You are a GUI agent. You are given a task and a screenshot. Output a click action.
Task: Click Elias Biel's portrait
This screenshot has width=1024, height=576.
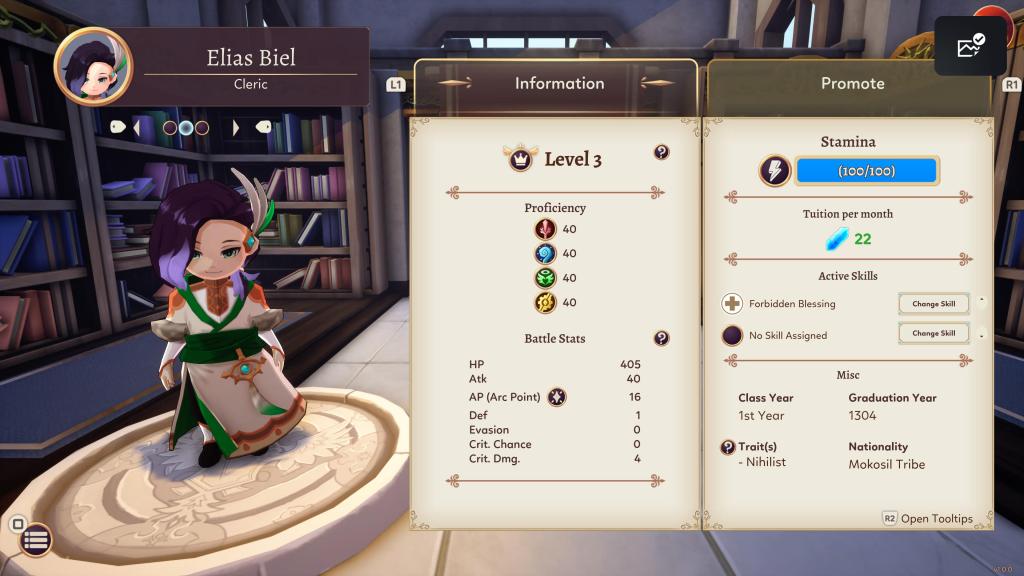92,66
